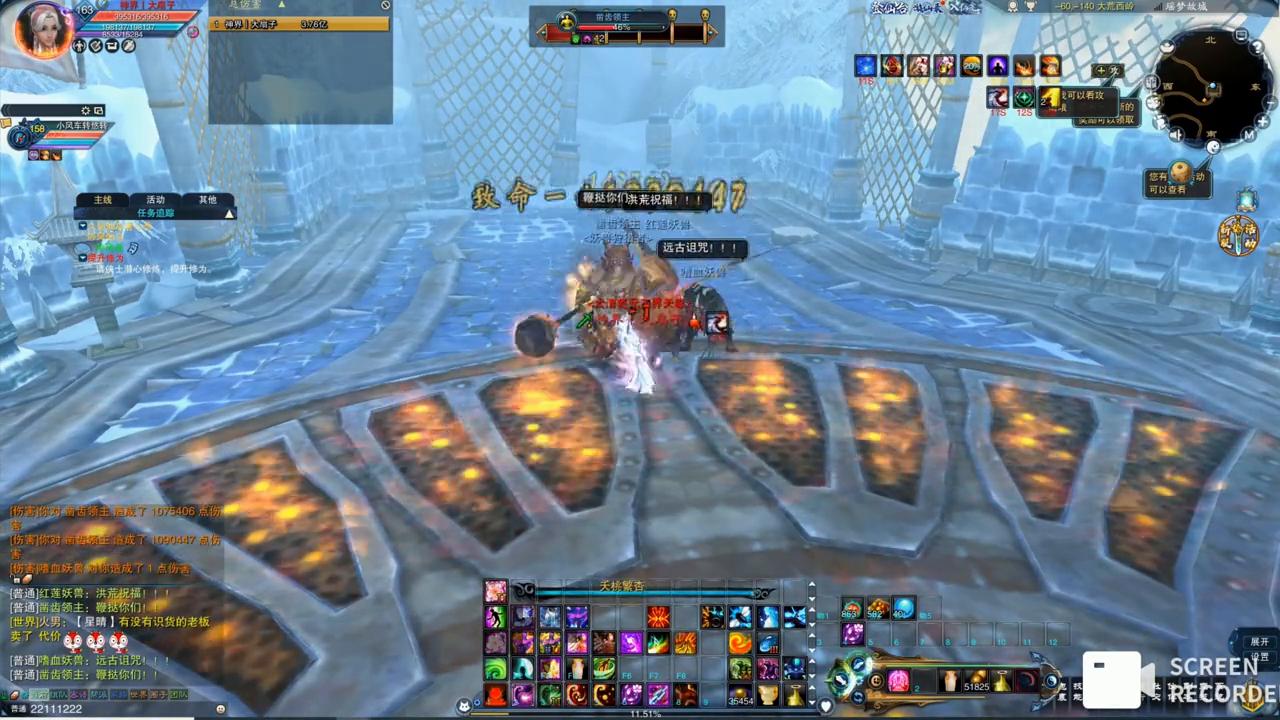Select the 神界 damage ranking row
Screen dimensions: 1280x720
pyautogui.click(x=300, y=24)
